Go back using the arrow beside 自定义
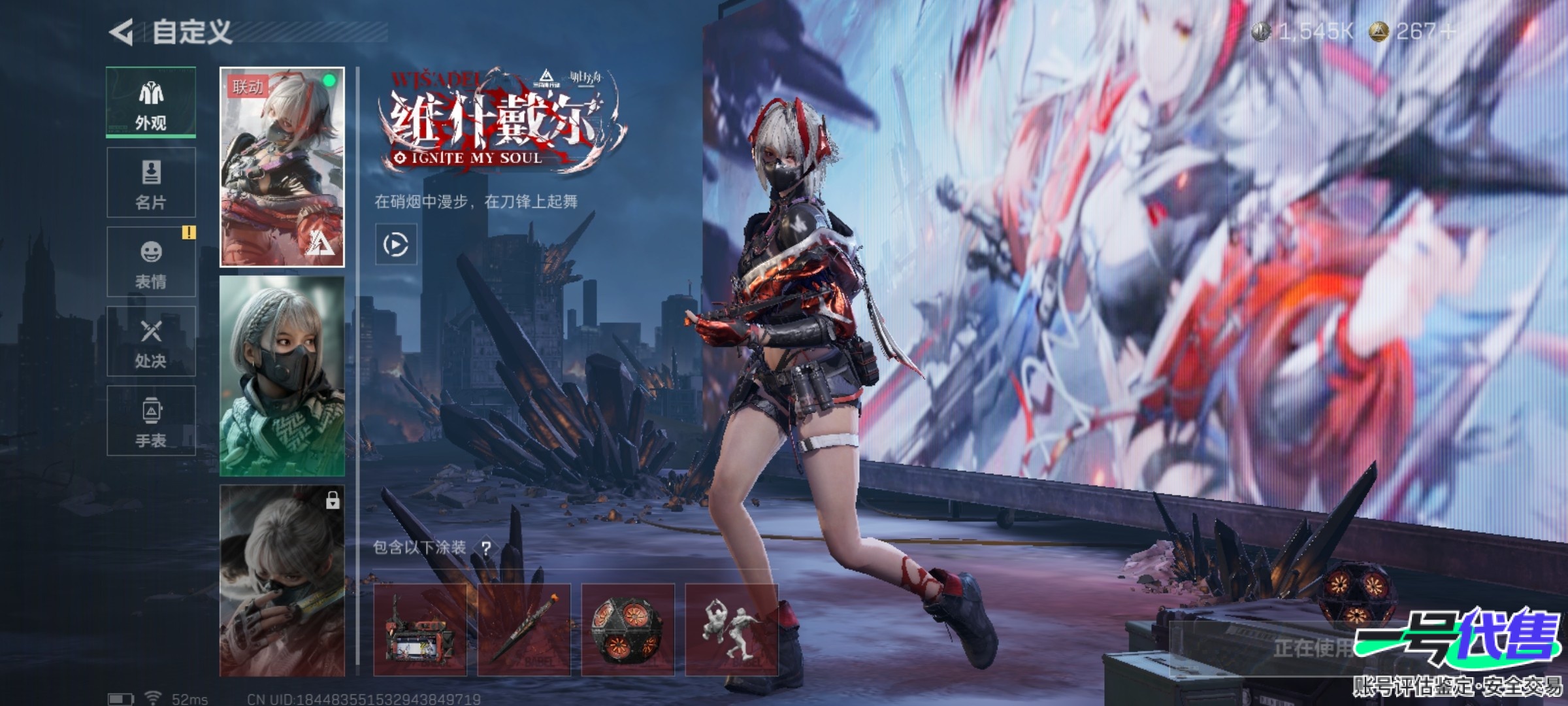The image size is (1568, 706). click(122, 32)
